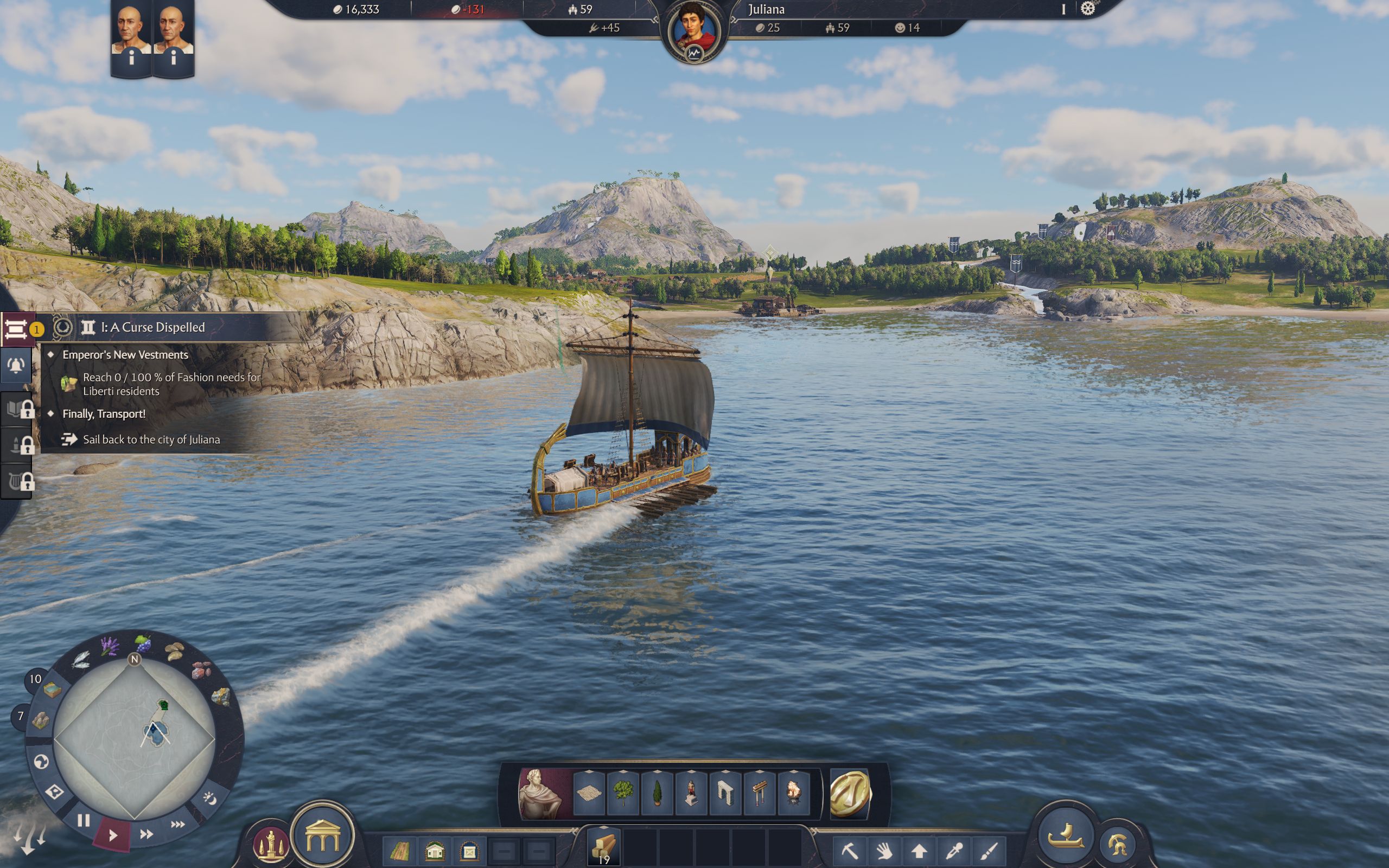Select the upgrade arrow tool
The height and width of the screenshot is (868, 1389).
[x=920, y=851]
